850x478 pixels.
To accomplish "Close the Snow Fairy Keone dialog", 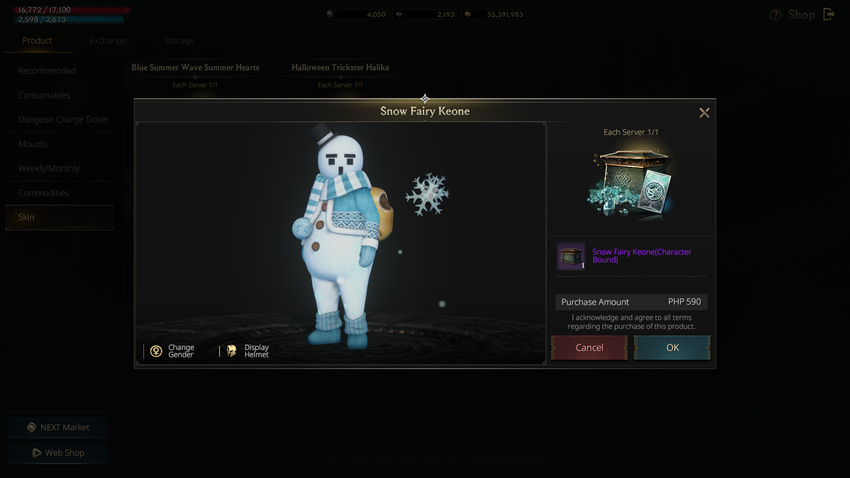I will (x=704, y=113).
